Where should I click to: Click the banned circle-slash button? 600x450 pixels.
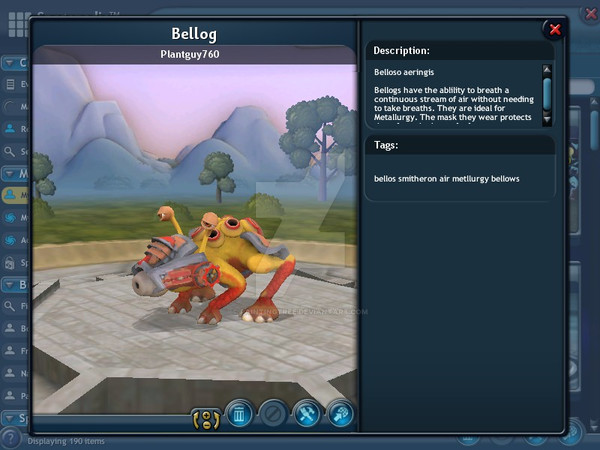pyautogui.click(x=272, y=413)
